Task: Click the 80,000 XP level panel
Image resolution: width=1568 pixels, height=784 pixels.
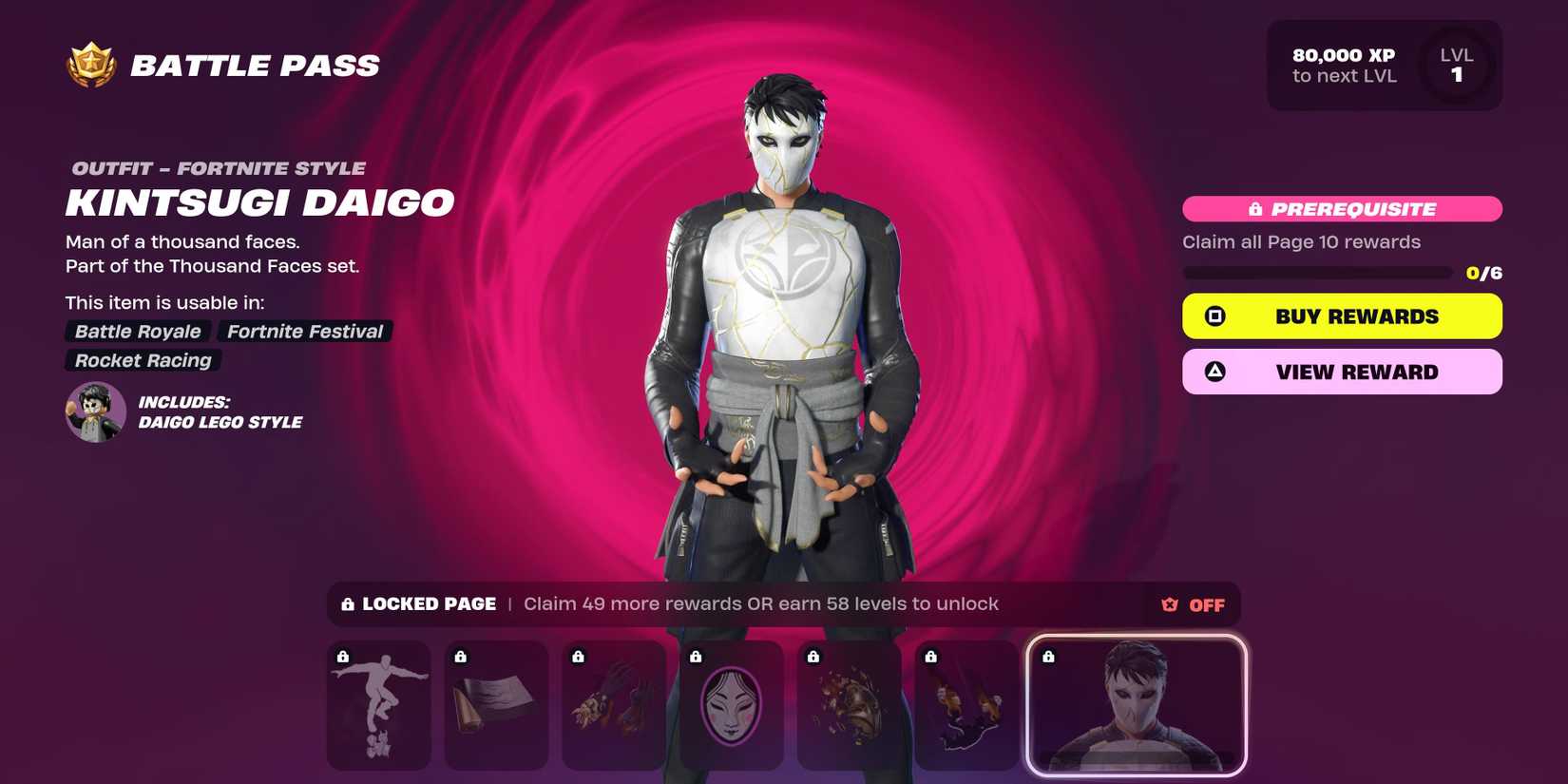Action: [x=1385, y=65]
